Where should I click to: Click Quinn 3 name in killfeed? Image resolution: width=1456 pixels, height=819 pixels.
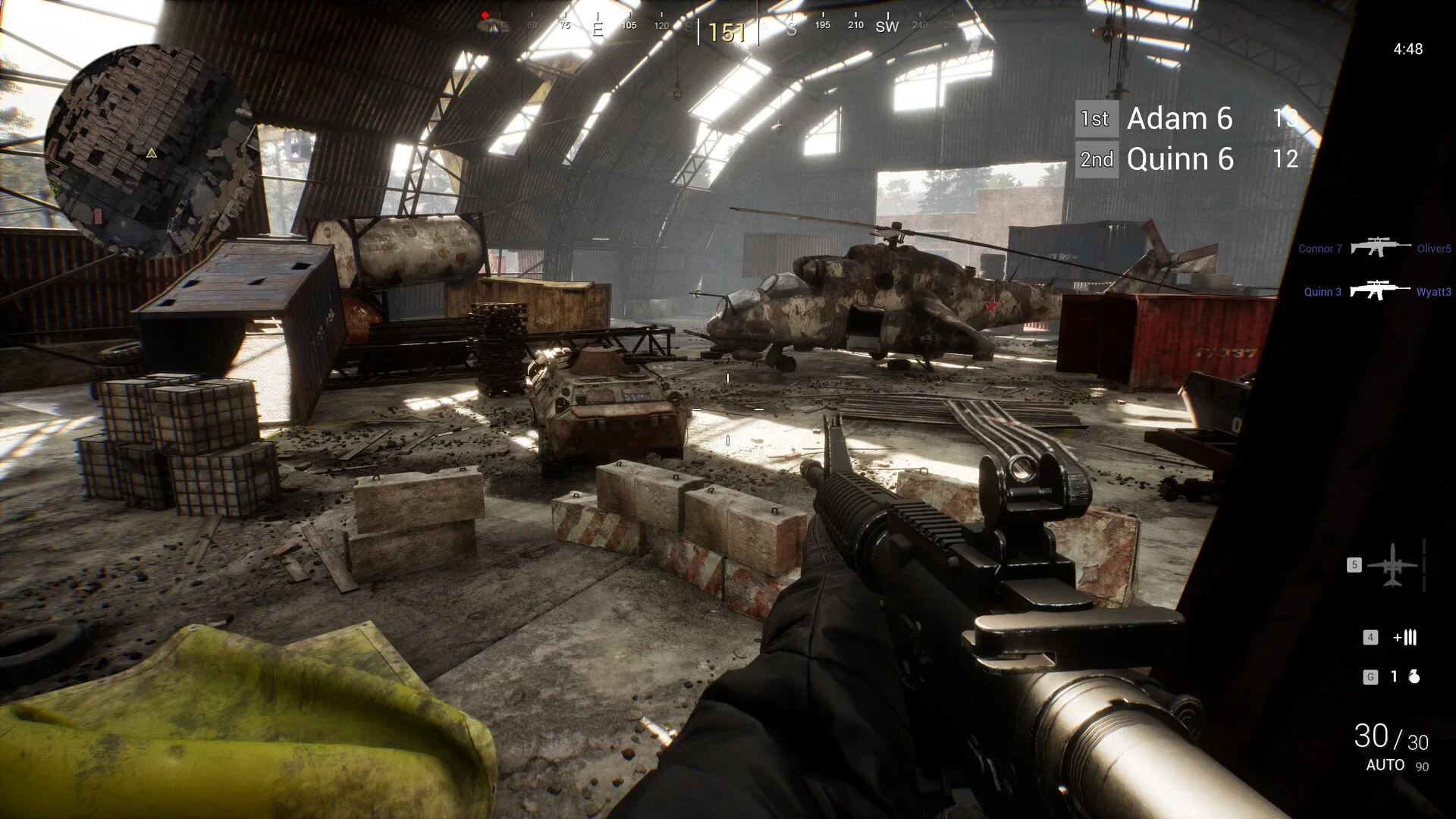point(1323,291)
